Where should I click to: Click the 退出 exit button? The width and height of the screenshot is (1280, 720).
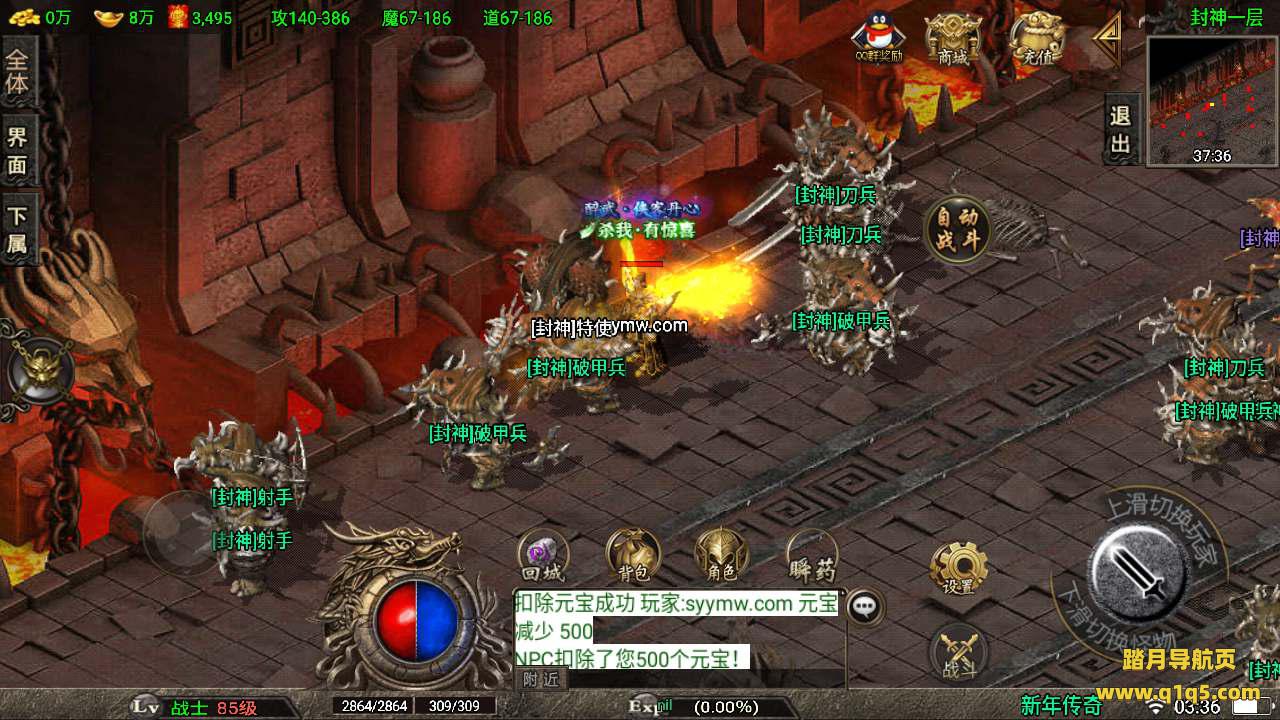(1121, 130)
